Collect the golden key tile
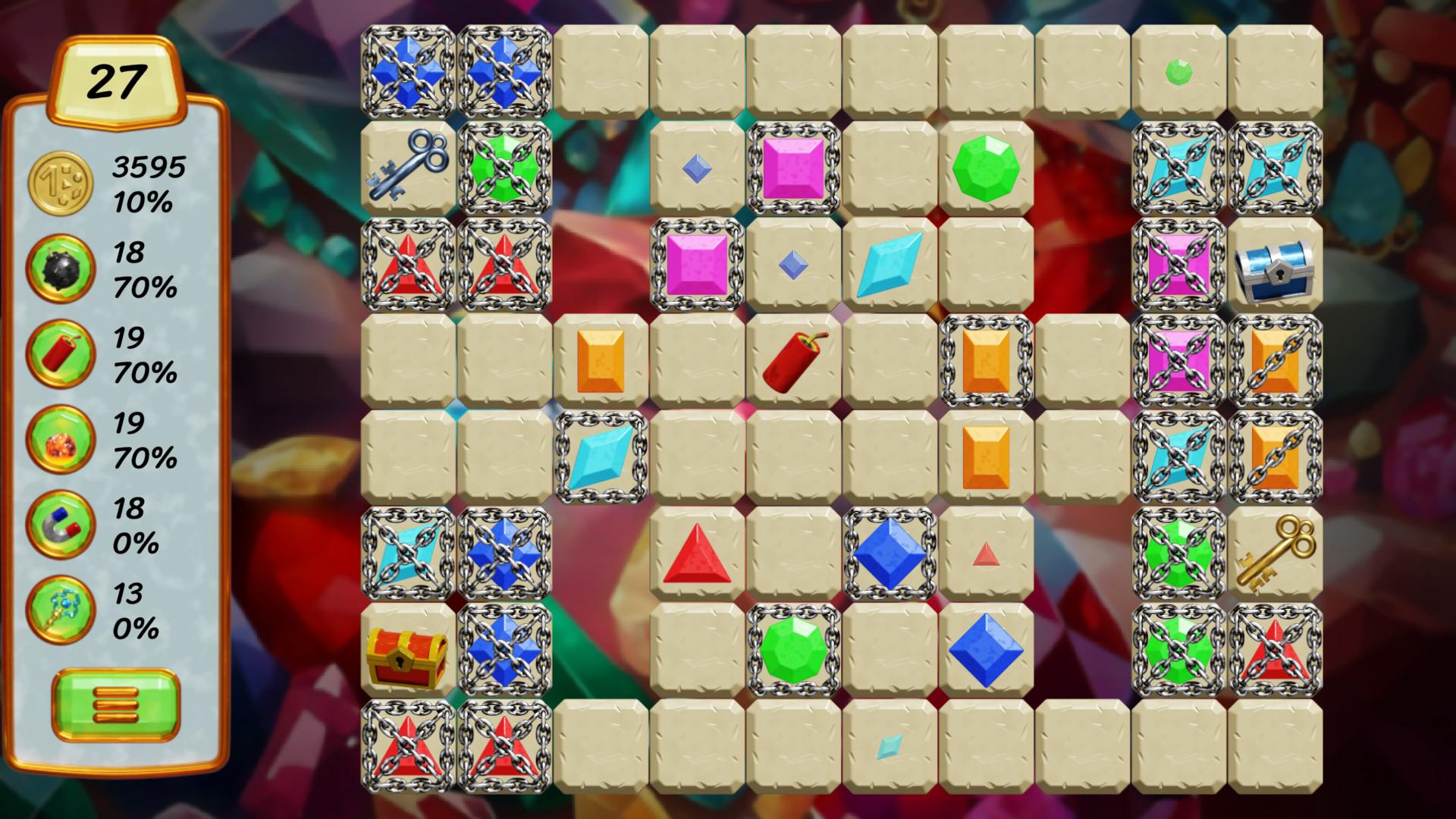 tap(1276, 554)
